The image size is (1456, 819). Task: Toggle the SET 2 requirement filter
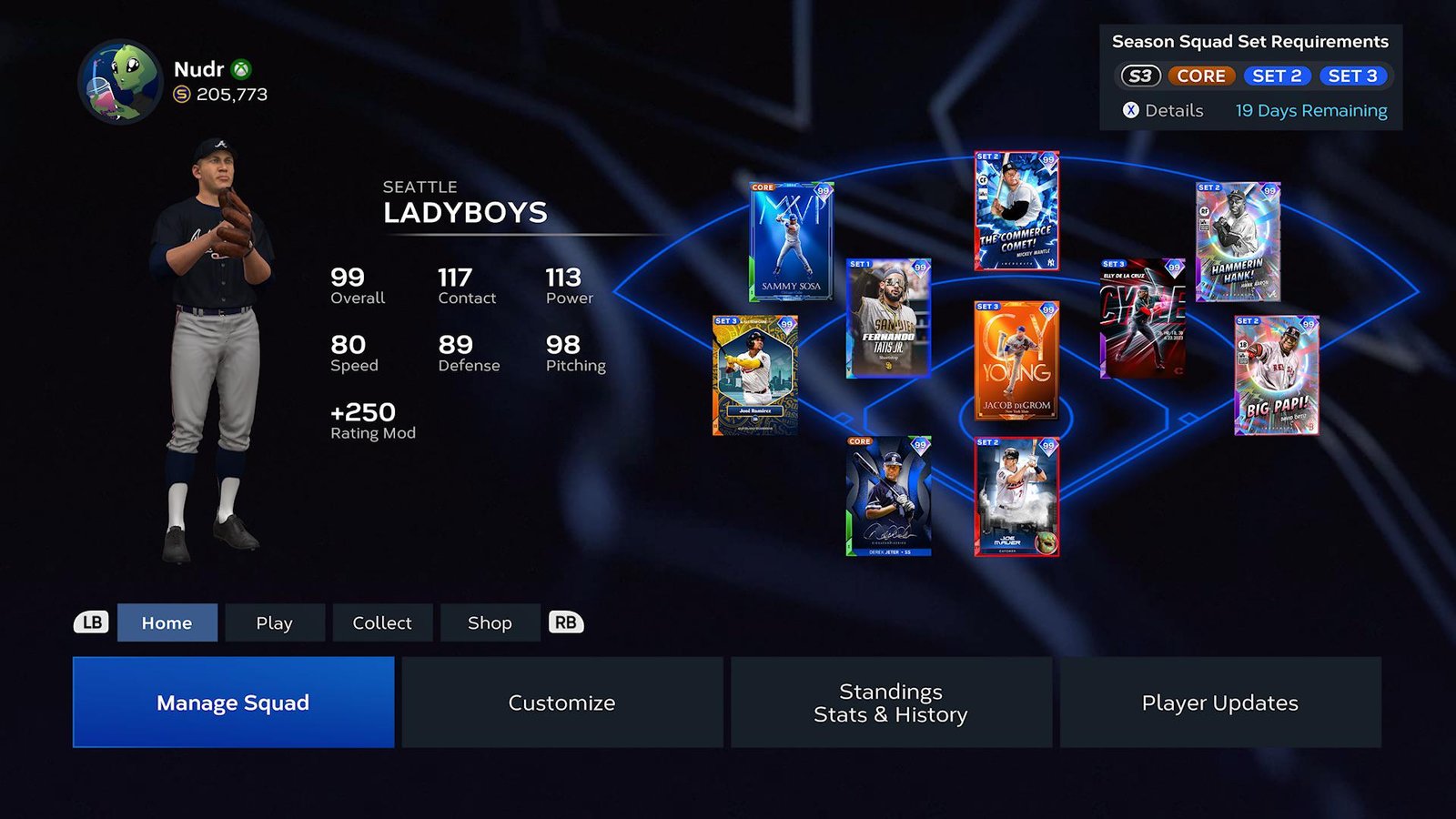[1277, 76]
